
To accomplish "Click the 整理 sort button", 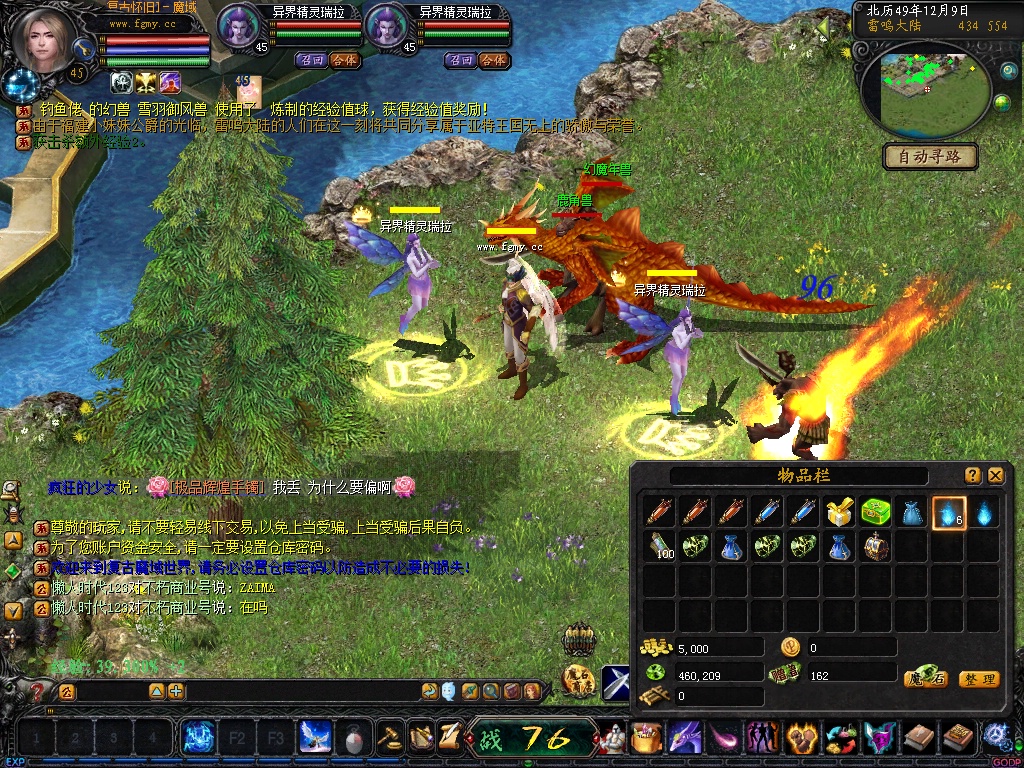I will coord(979,679).
